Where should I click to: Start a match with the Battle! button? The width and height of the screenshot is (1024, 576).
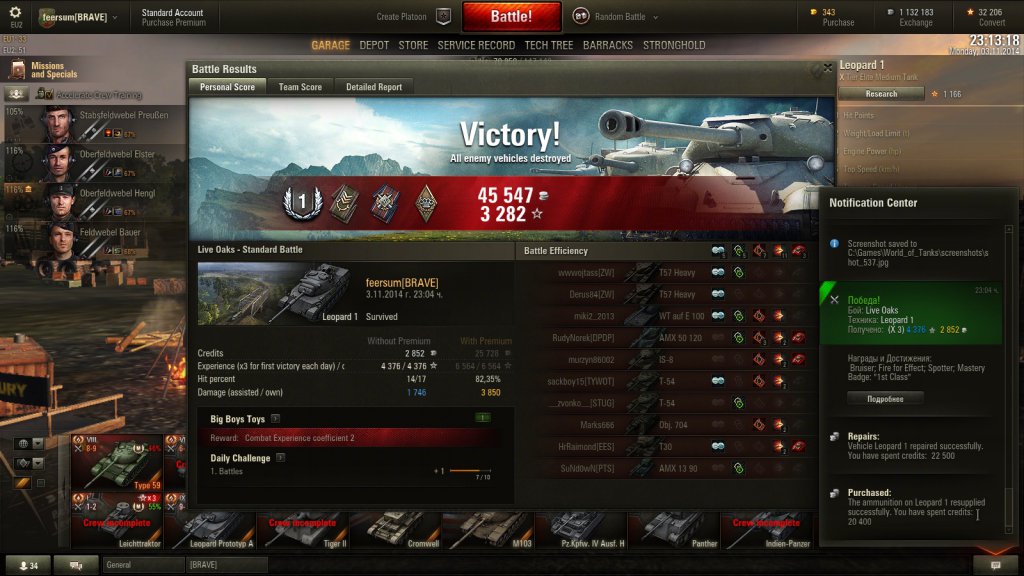(x=511, y=17)
